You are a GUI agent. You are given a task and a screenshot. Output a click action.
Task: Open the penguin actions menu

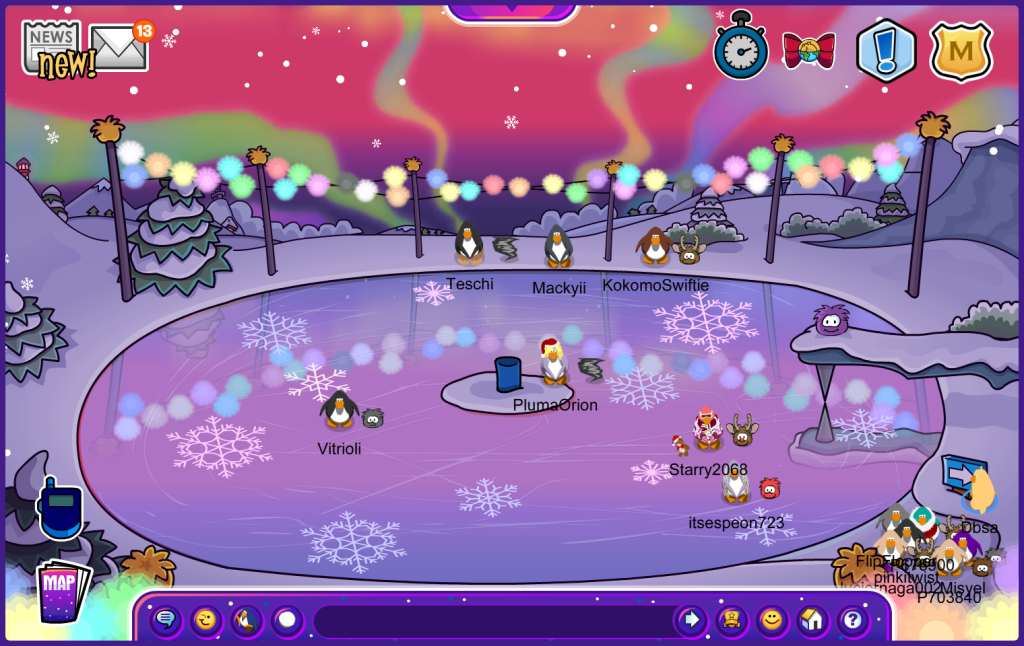point(246,621)
